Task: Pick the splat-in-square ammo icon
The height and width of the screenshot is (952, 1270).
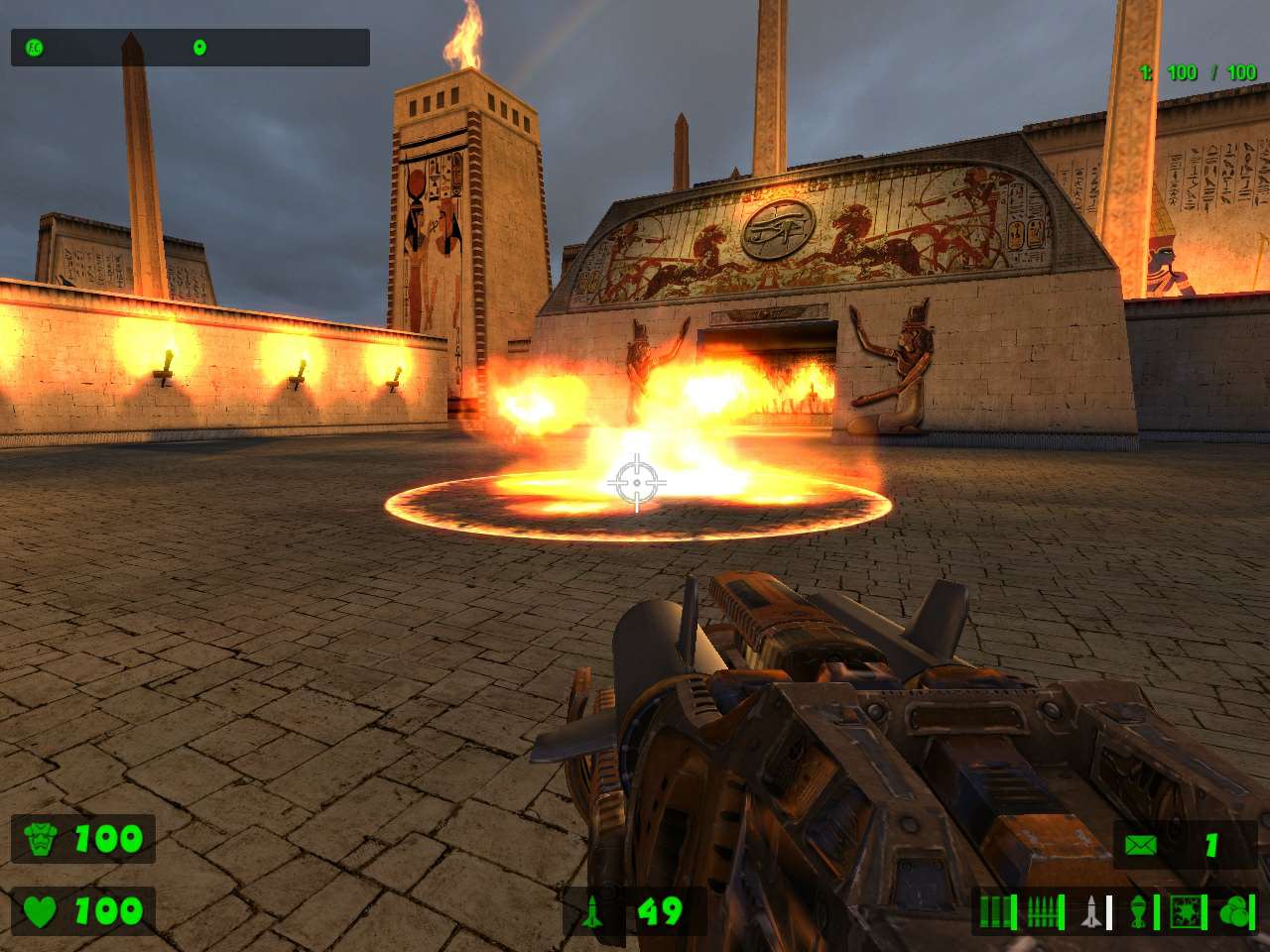Action: [1187, 910]
